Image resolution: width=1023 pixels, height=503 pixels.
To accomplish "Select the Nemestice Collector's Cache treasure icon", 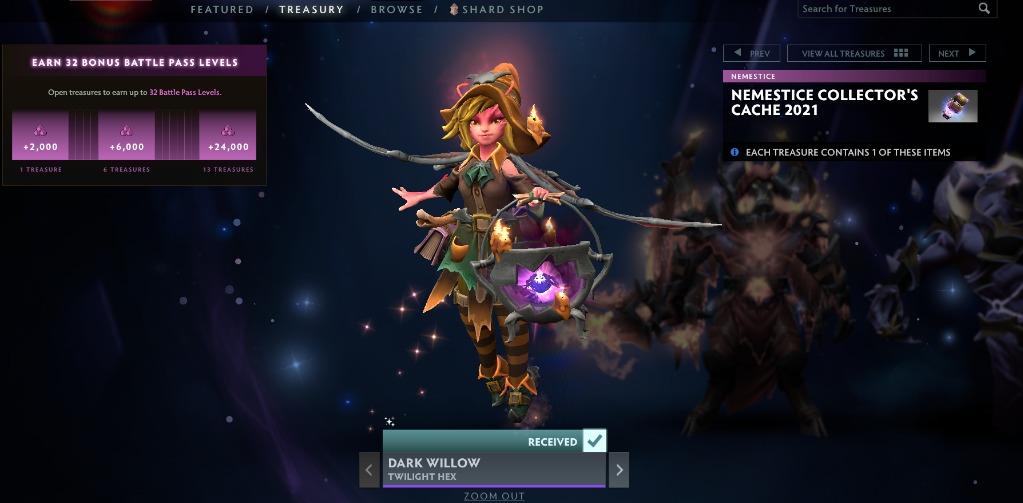I will pos(952,106).
